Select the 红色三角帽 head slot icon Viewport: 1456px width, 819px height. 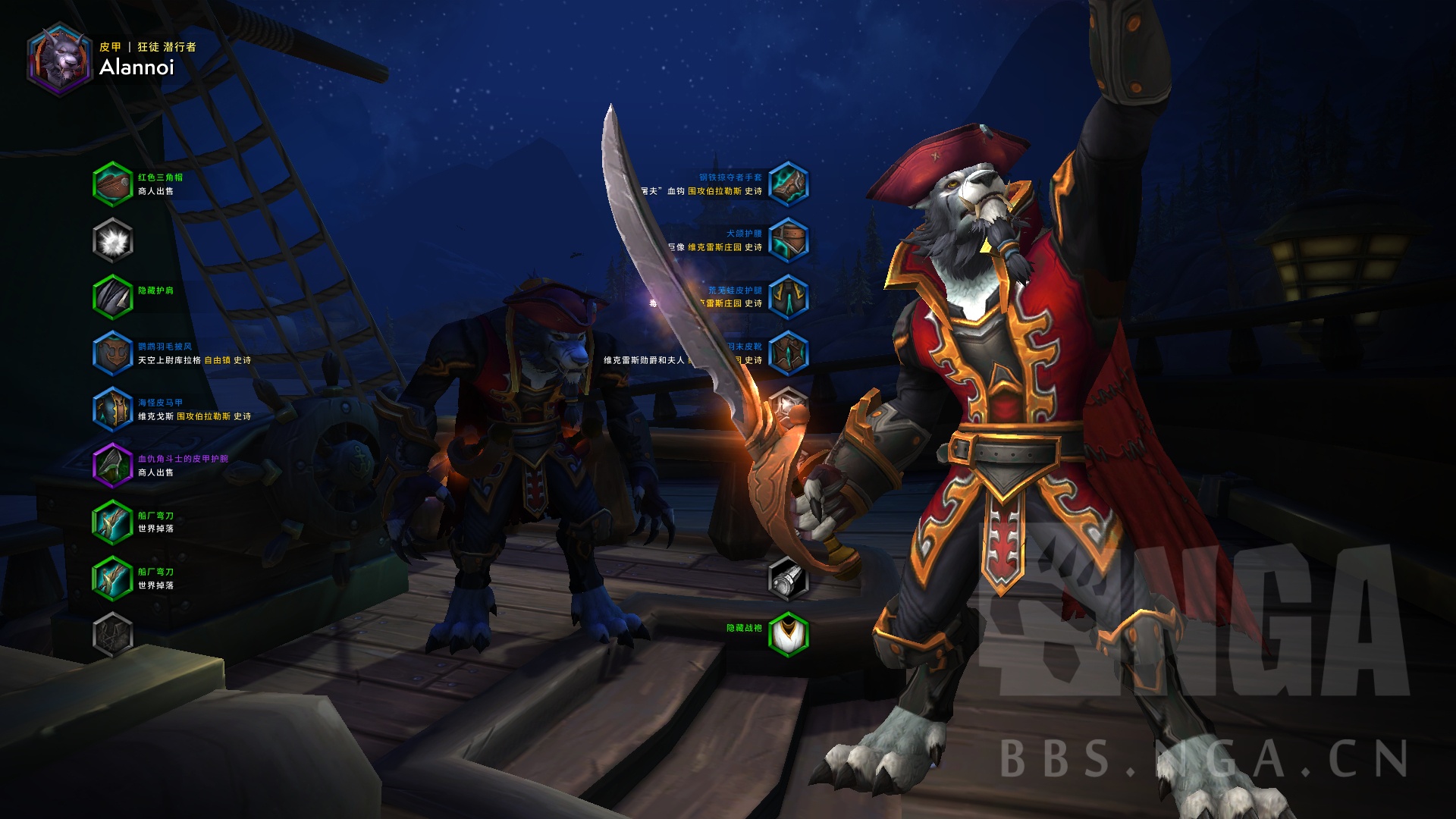(x=113, y=184)
